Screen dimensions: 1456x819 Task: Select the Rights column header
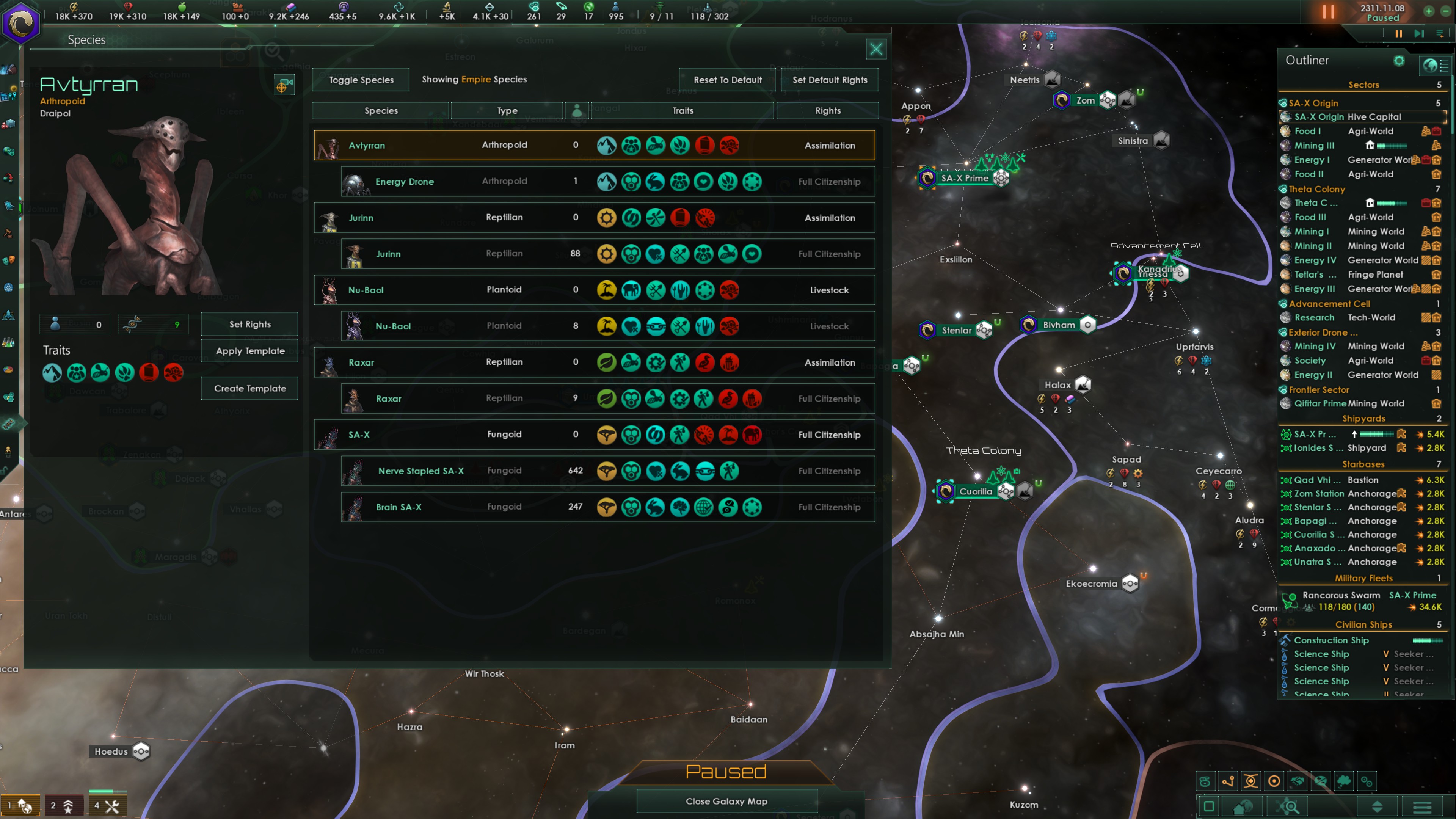tap(828, 110)
